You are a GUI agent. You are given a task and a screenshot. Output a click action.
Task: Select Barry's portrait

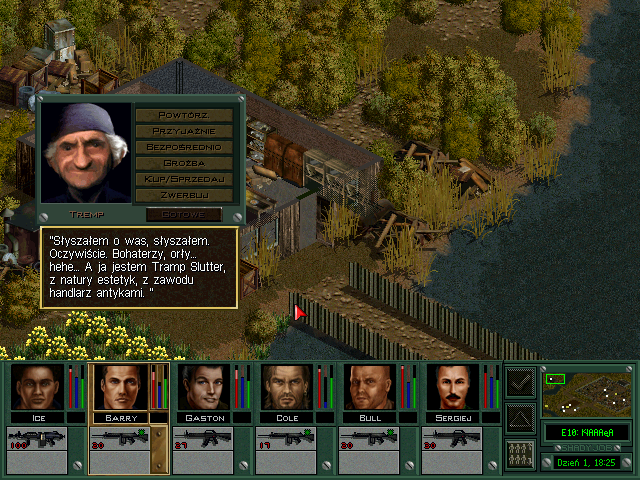(120, 387)
